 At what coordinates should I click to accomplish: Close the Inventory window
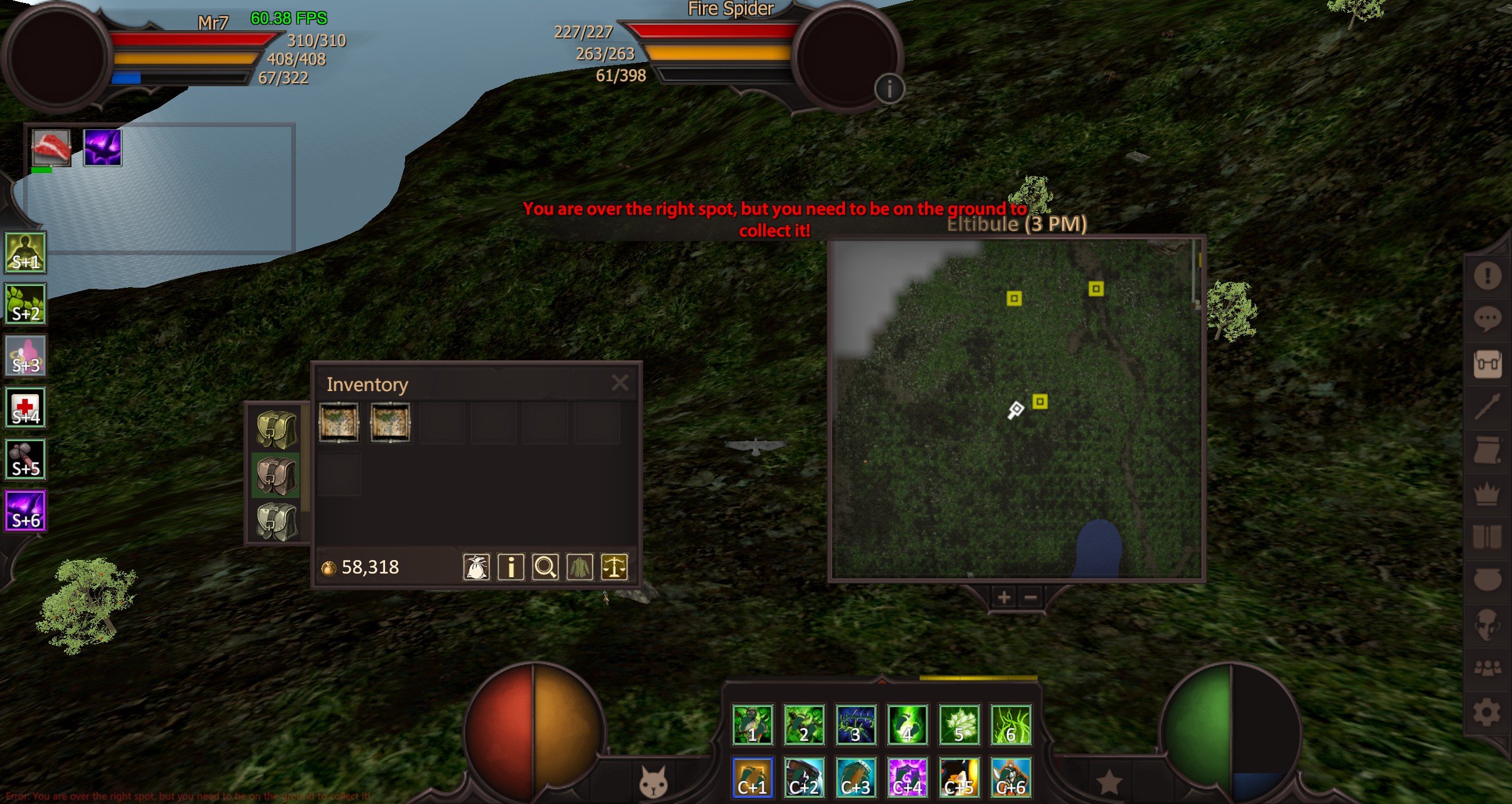(x=620, y=383)
